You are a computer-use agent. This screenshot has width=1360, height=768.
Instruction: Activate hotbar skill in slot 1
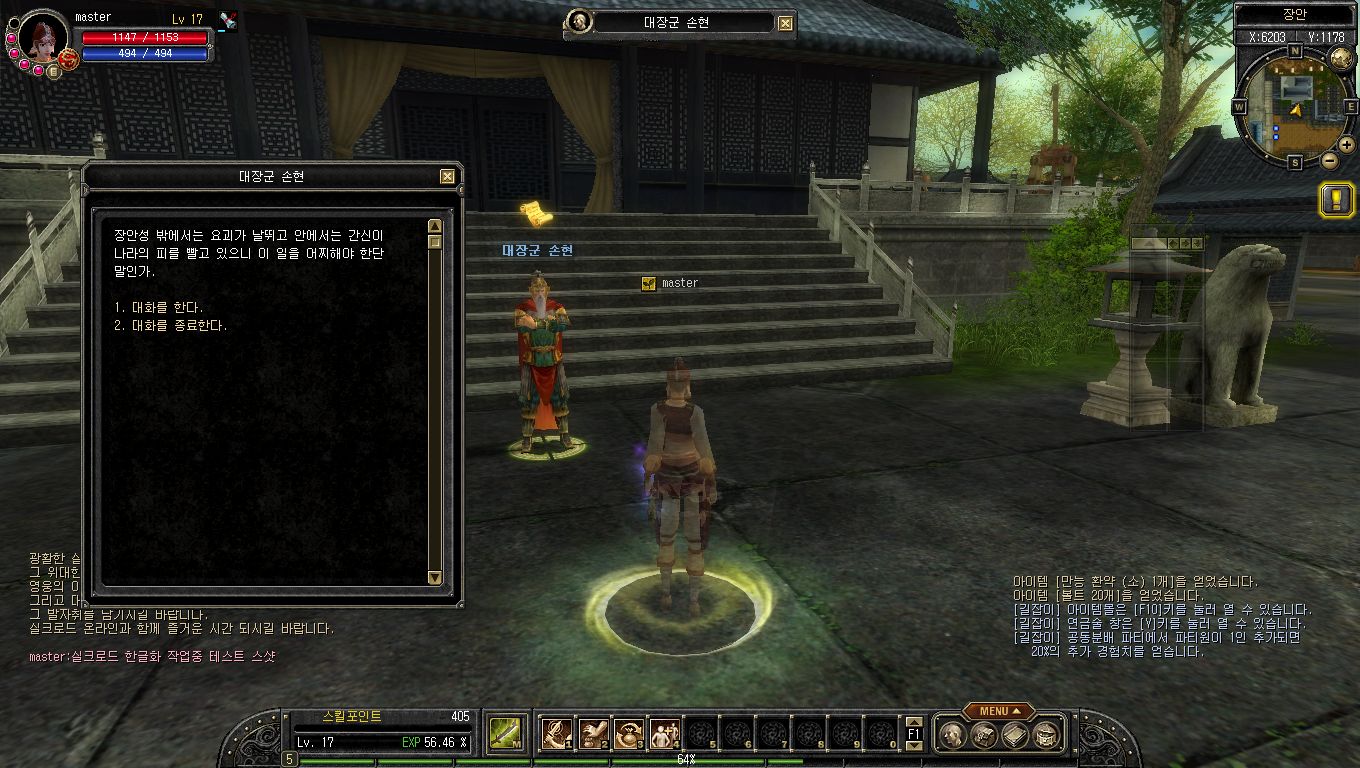(556, 734)
